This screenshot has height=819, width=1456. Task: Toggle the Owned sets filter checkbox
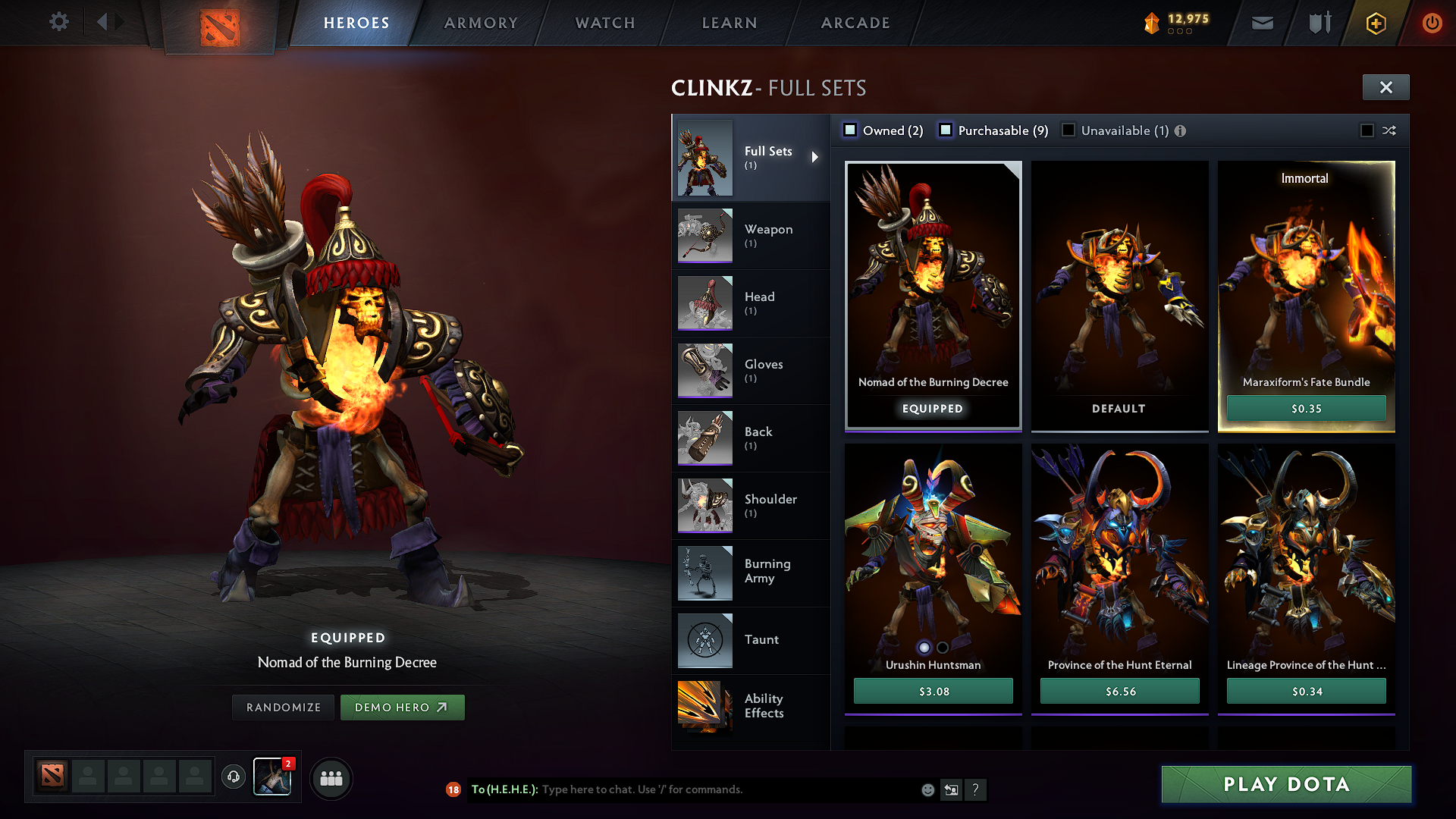click(x=850, y=130)
